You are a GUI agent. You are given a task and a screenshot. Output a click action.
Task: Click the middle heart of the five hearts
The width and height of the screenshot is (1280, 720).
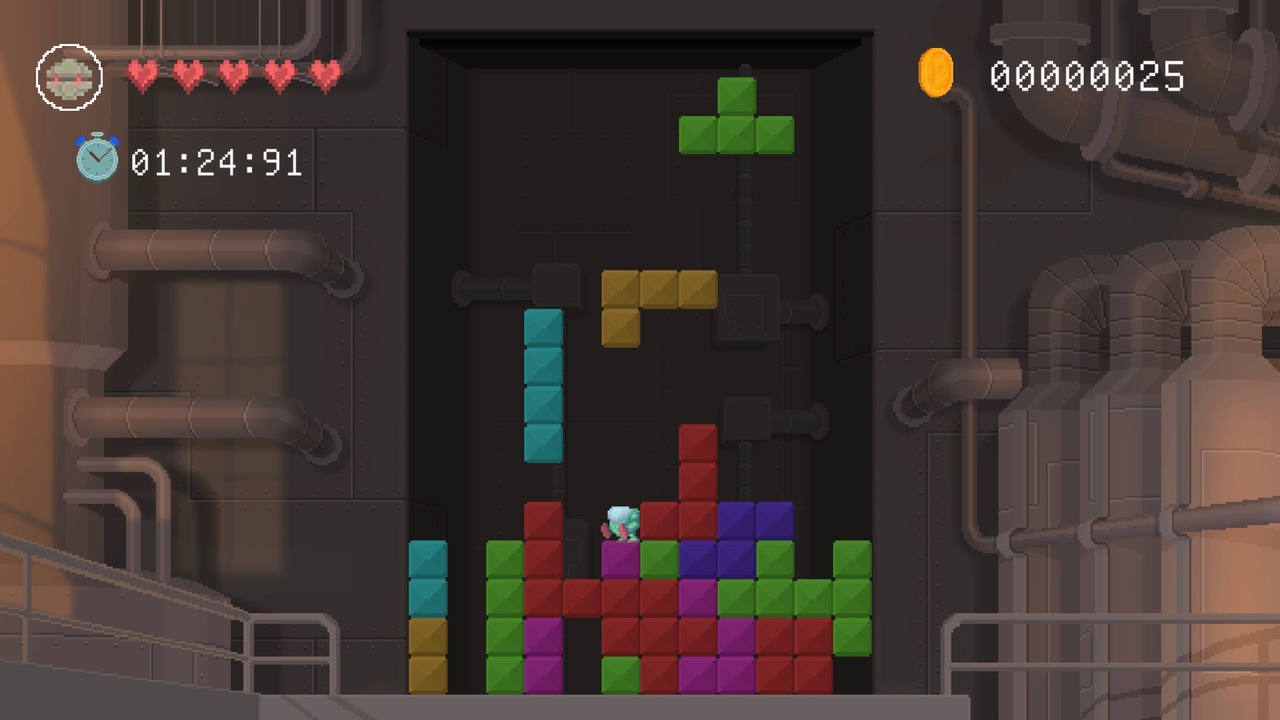[233, 74]
